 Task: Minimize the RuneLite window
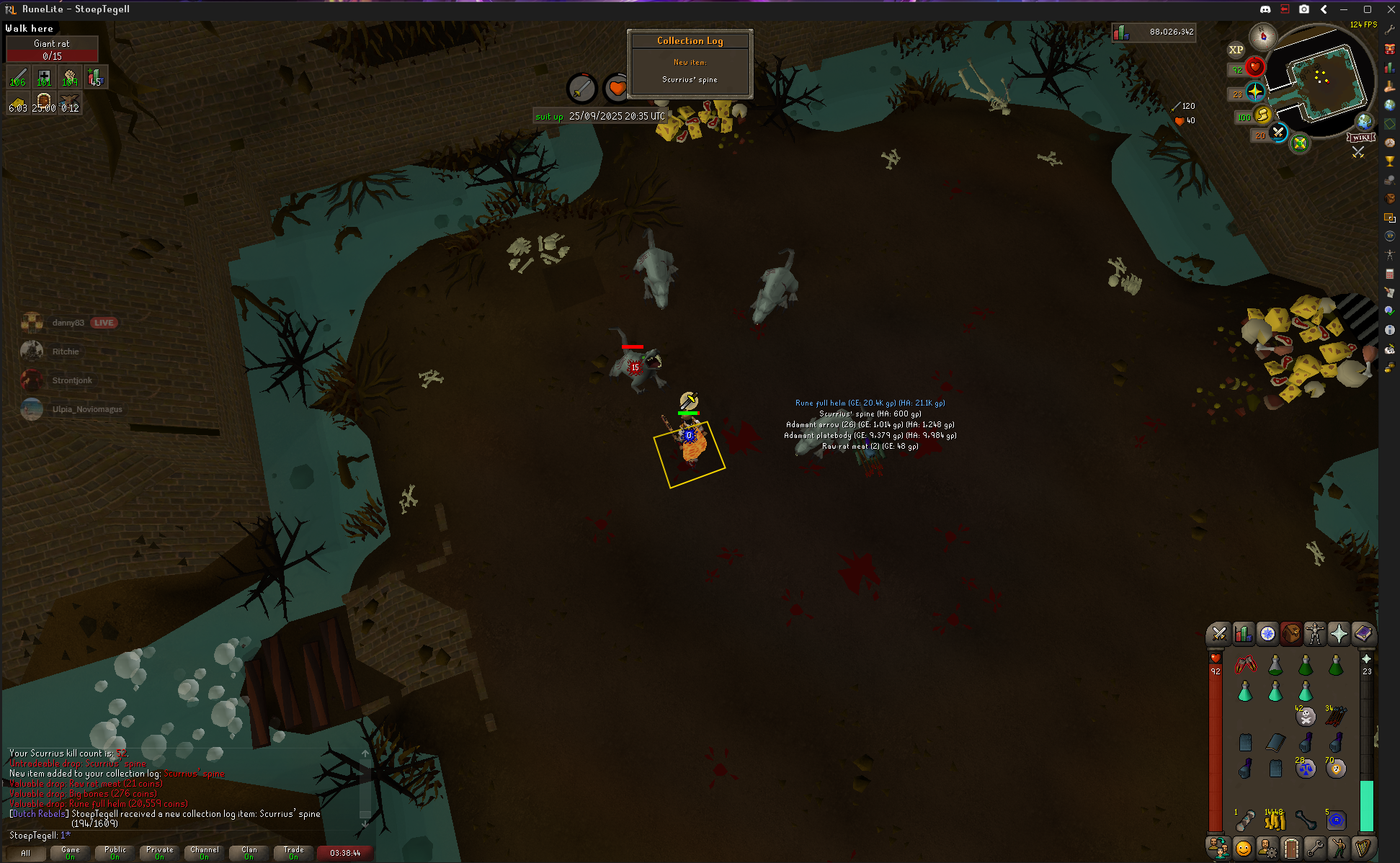1344,9
